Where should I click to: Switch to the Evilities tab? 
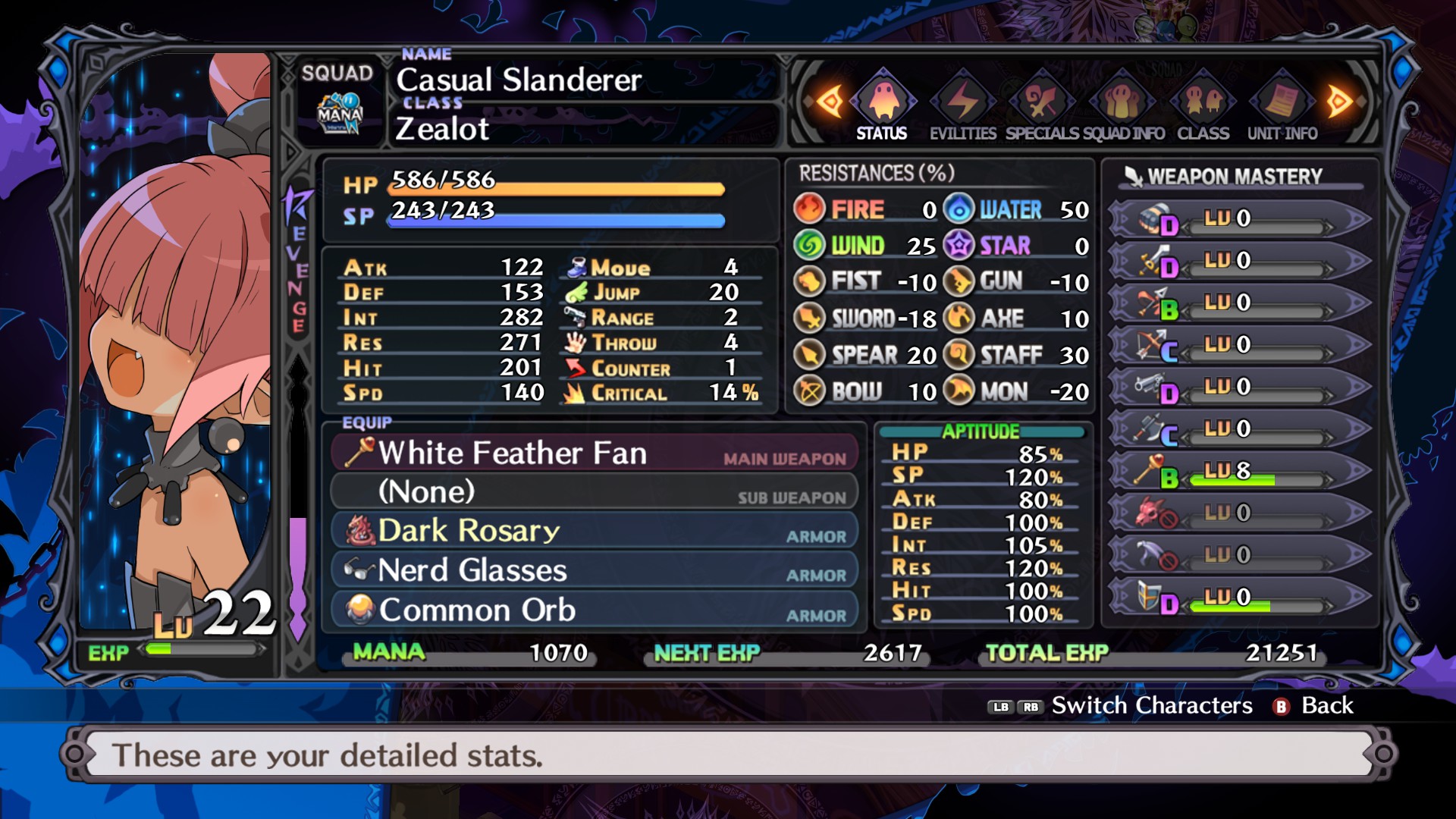pyautogui.click(x=962, y=110)
